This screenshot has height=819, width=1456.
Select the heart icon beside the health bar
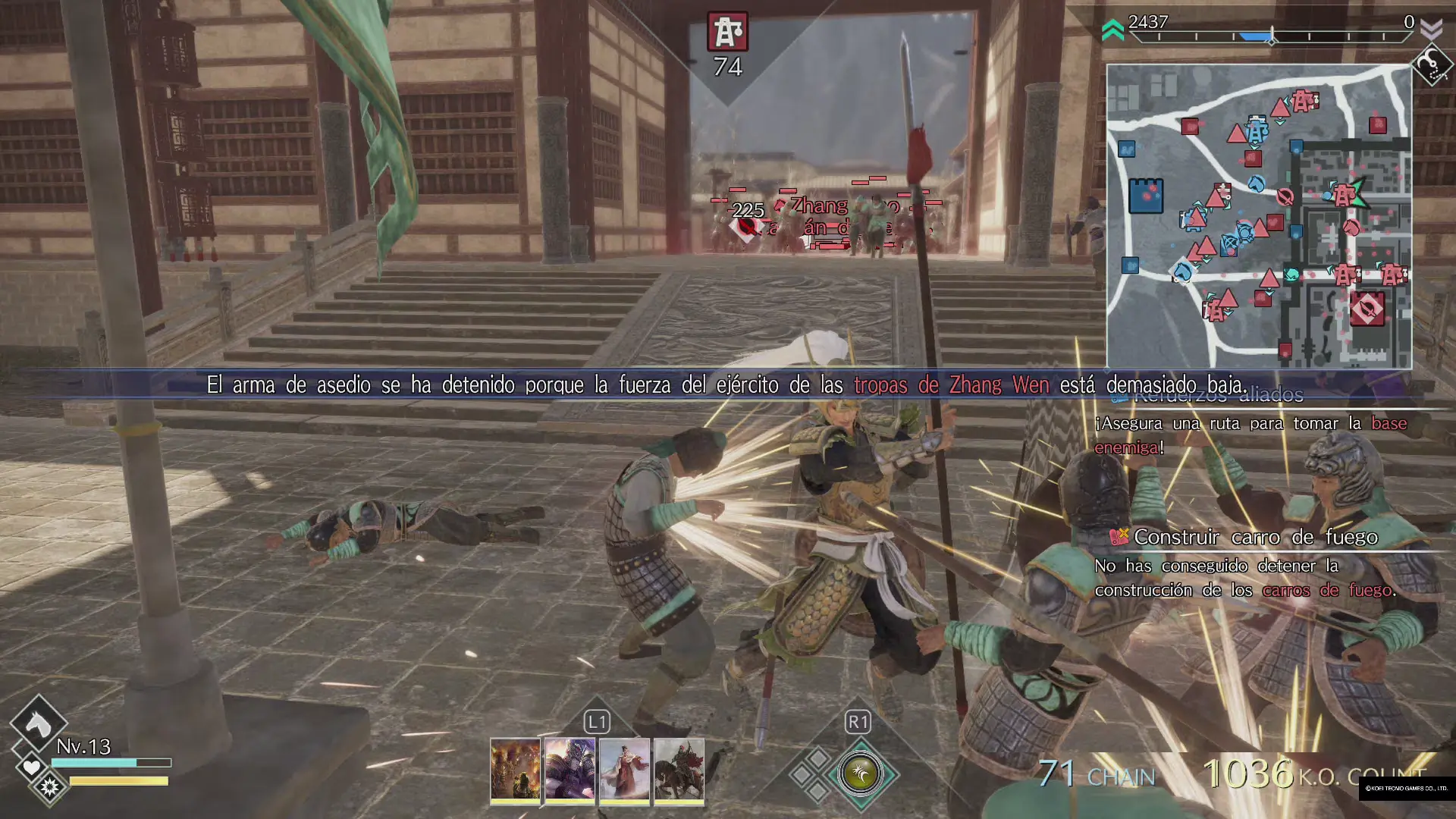tap(31, 767)
